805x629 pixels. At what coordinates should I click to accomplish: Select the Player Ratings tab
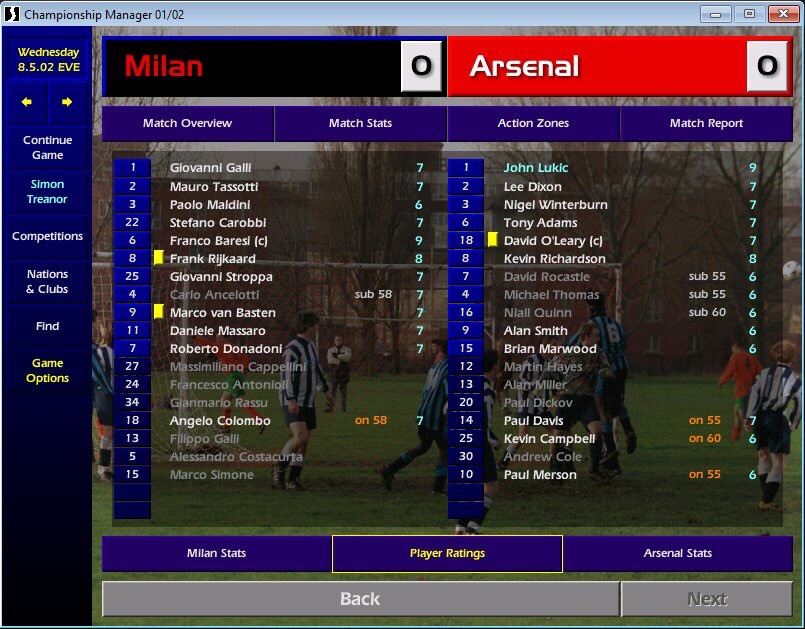(447, 553)
